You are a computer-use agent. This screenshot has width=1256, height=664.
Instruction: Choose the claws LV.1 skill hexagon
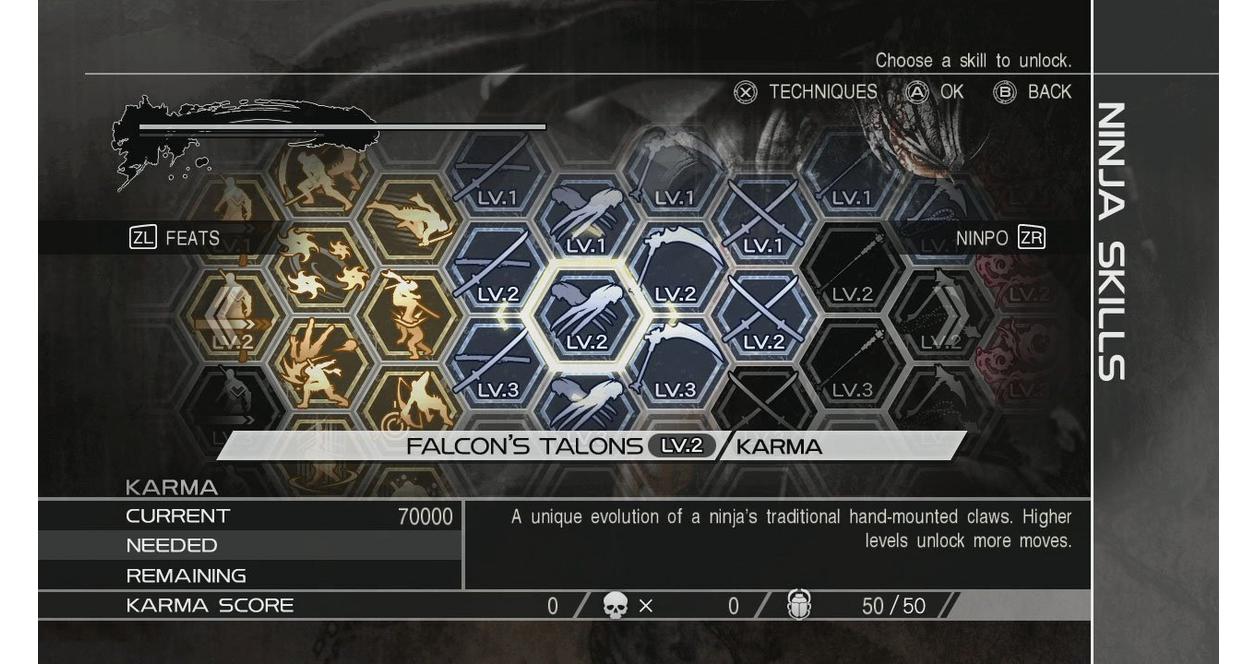(586, 220)
